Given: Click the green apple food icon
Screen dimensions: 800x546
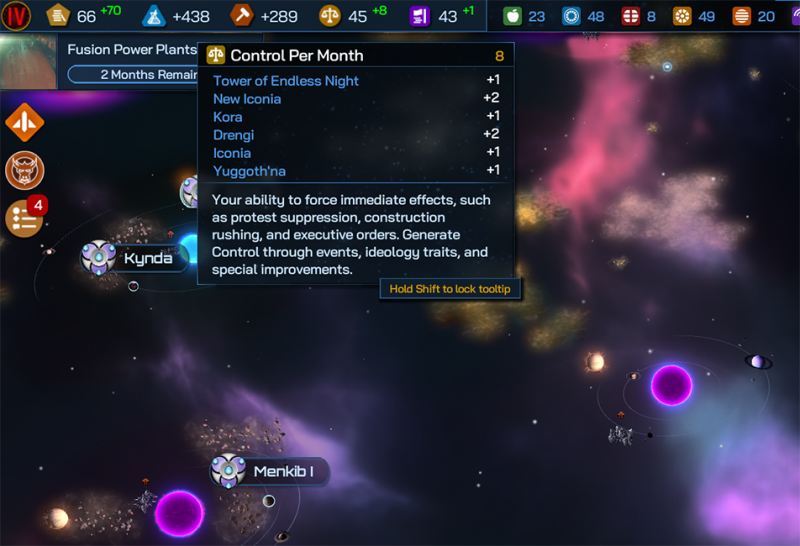Looking at the screenshot, I should (x=512, y=16).
